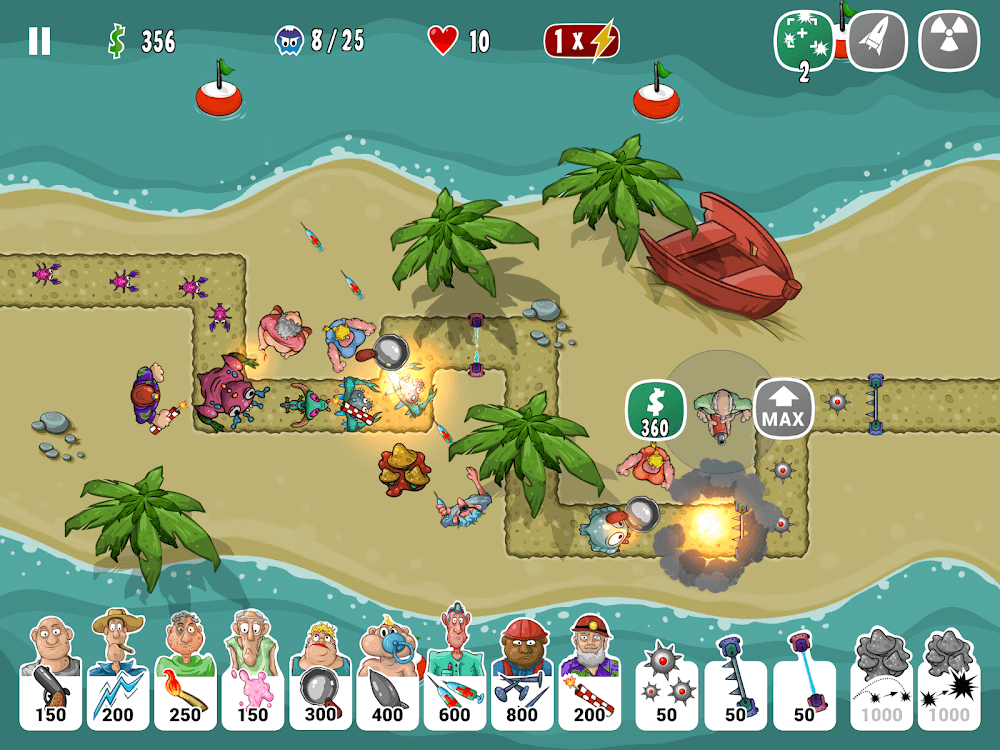Trigger the nuclear strike ability
The height and width of the screenshot is (750, 1000).
point(949,41)
